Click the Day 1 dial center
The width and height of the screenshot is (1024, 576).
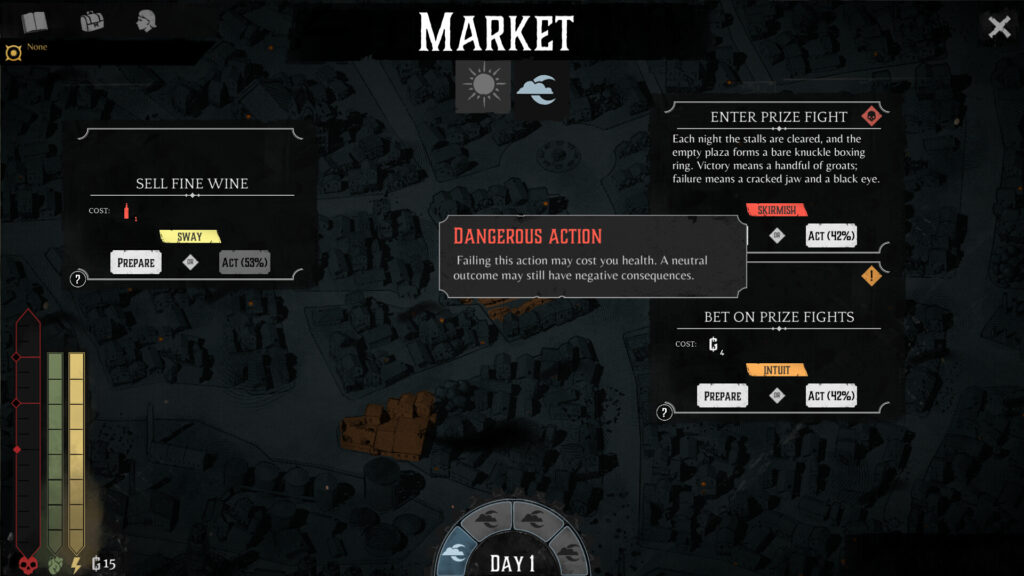[x=513, y=562]
